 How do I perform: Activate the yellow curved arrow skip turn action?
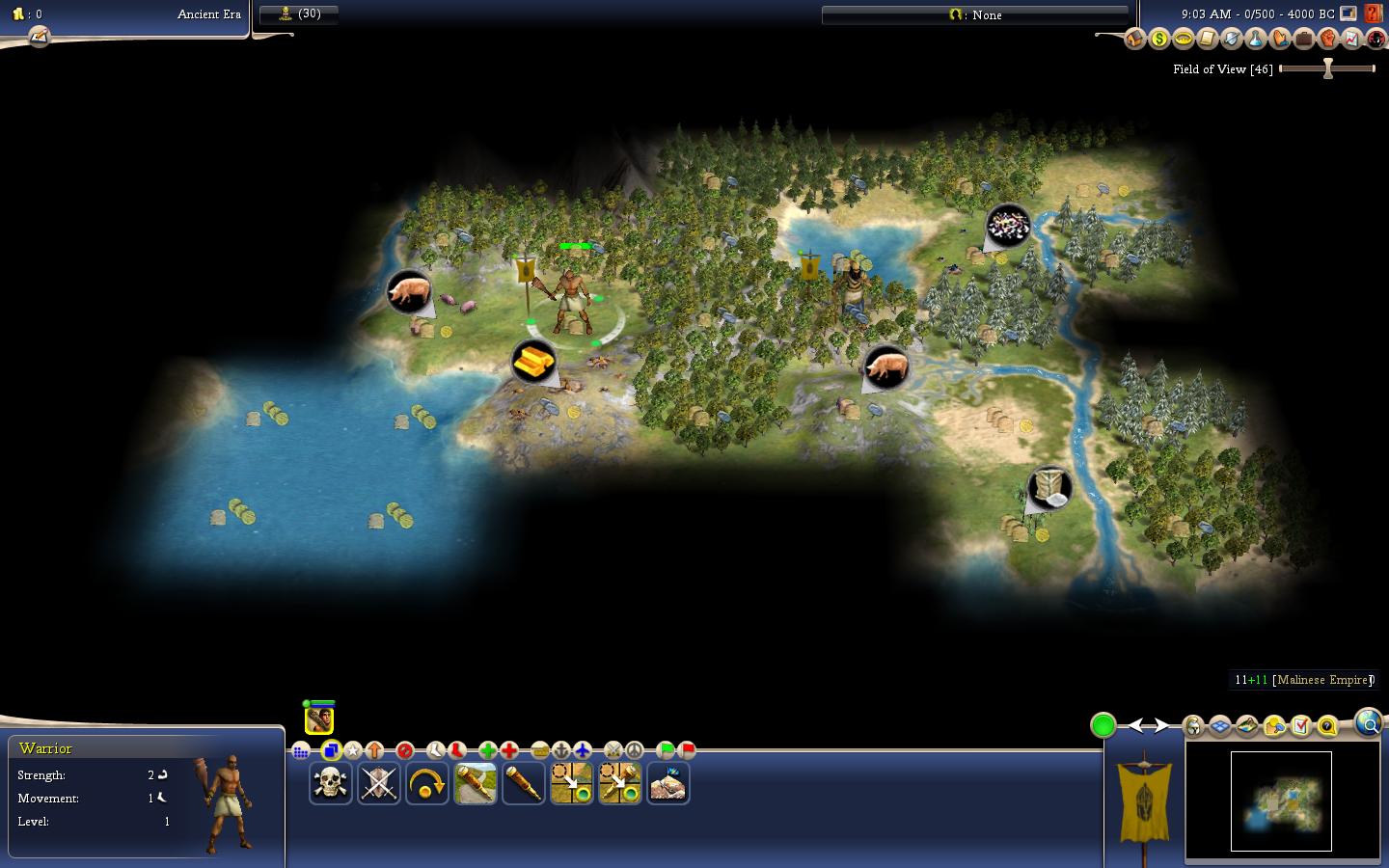tap(426, 783)
